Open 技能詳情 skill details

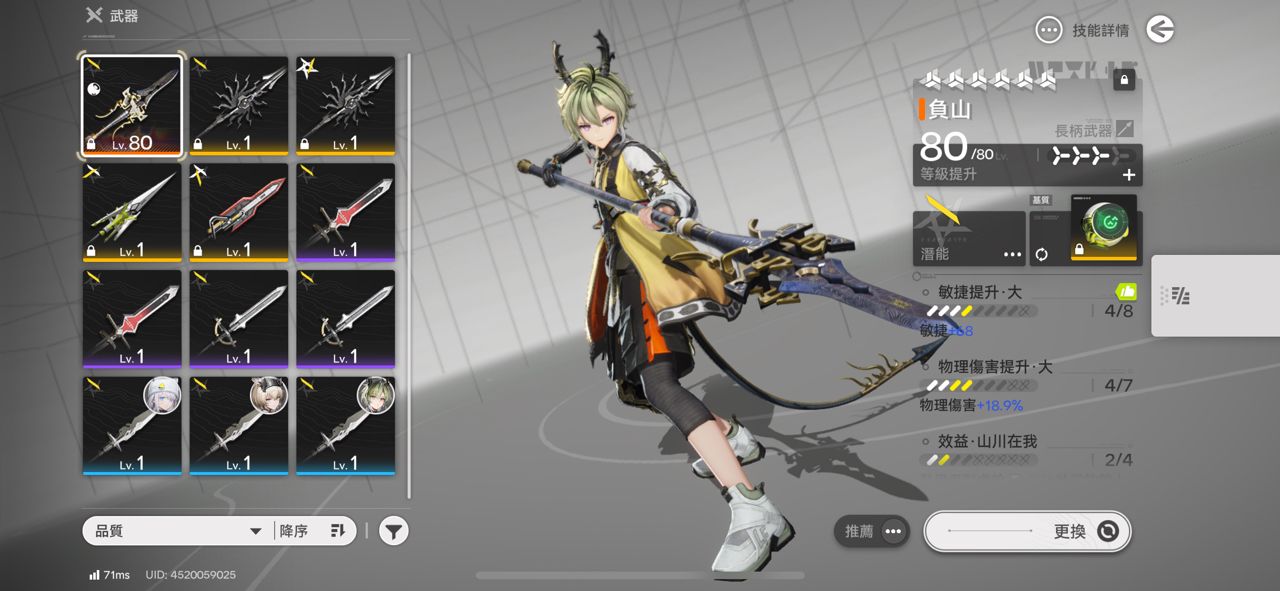(1086, 30)
